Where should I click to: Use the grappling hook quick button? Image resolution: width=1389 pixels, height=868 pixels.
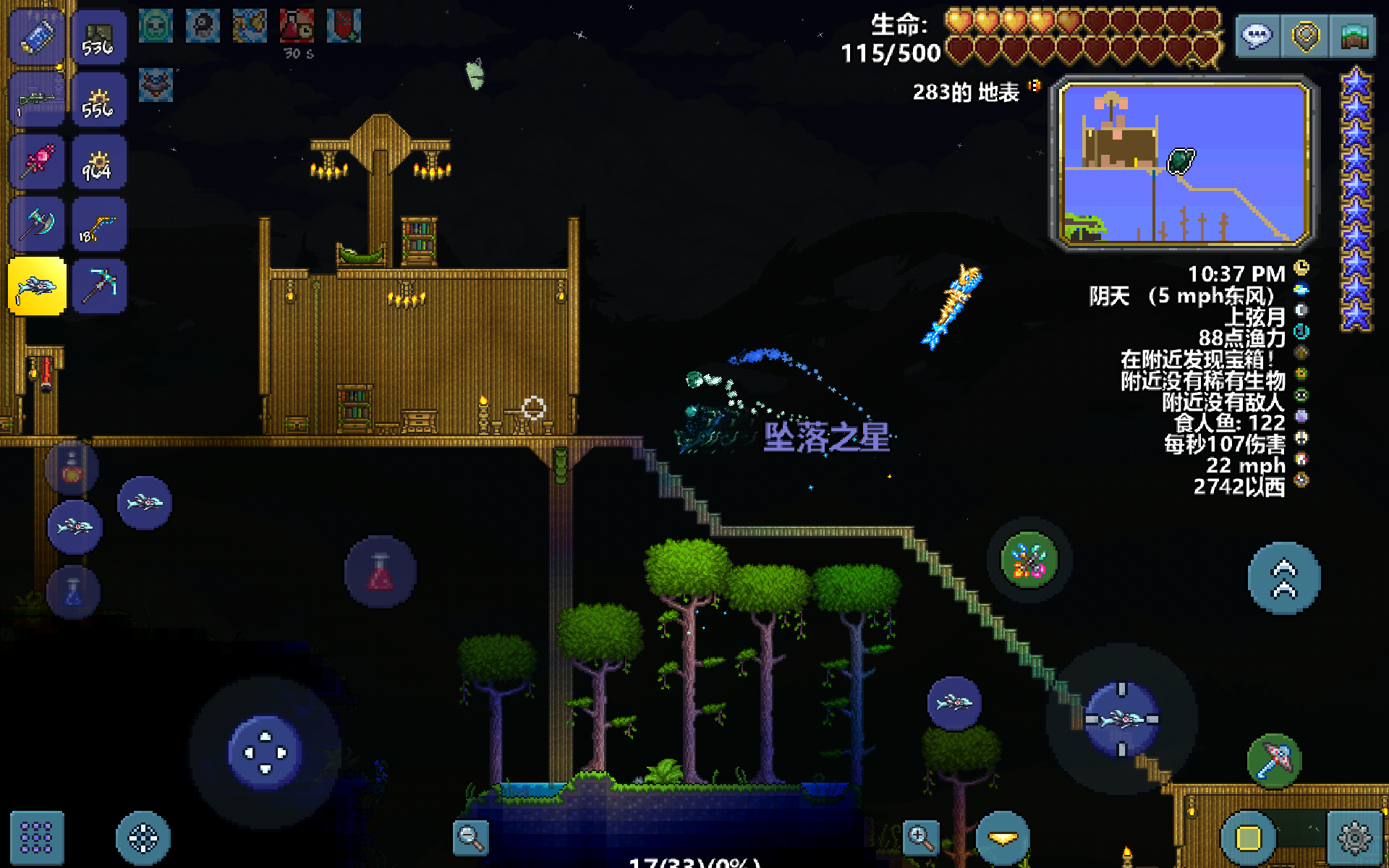1275,761
